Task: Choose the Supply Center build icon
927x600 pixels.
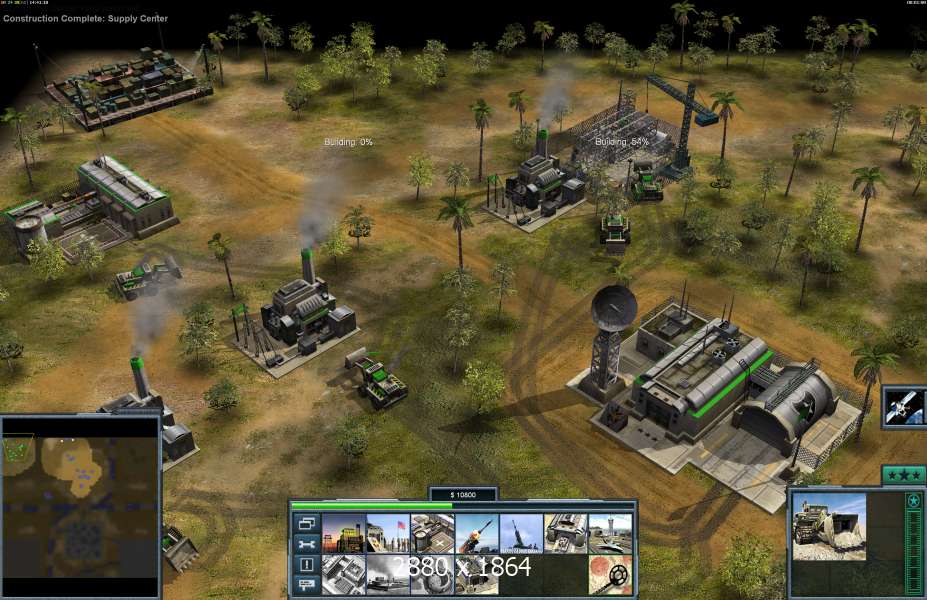Action: pyautogui.click(x=432, y=534)
